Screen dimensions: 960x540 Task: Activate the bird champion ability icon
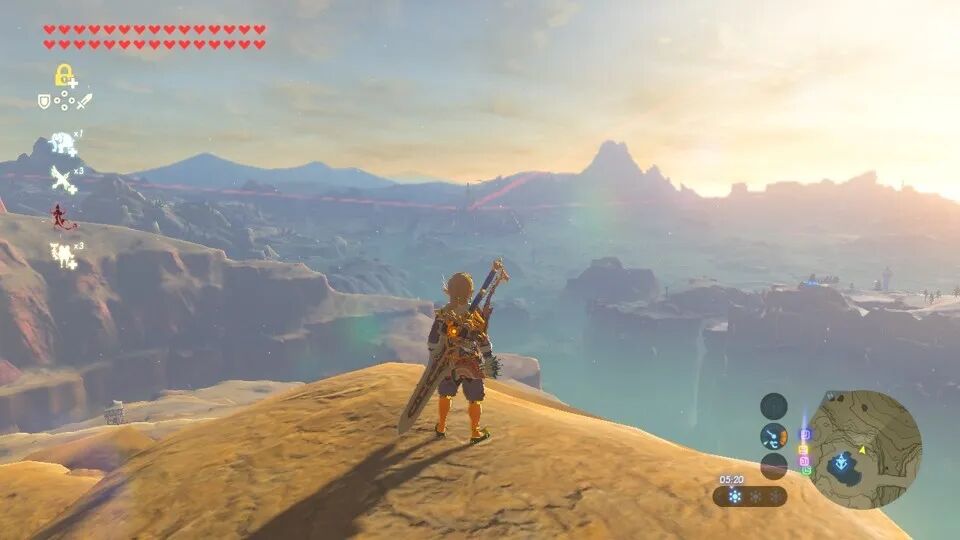click(x=64, y=180)
